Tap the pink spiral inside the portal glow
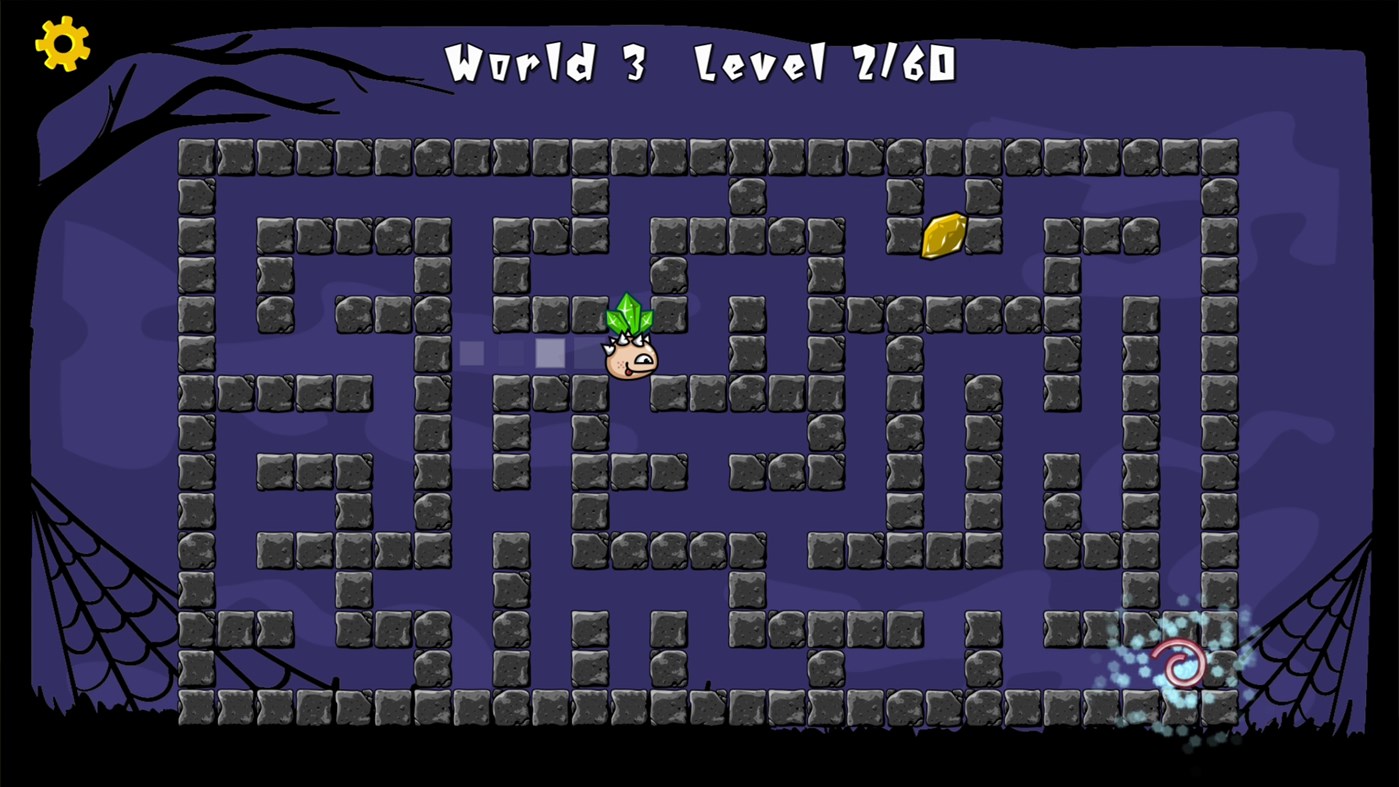1399x787 pixels. click(1180, 663)
